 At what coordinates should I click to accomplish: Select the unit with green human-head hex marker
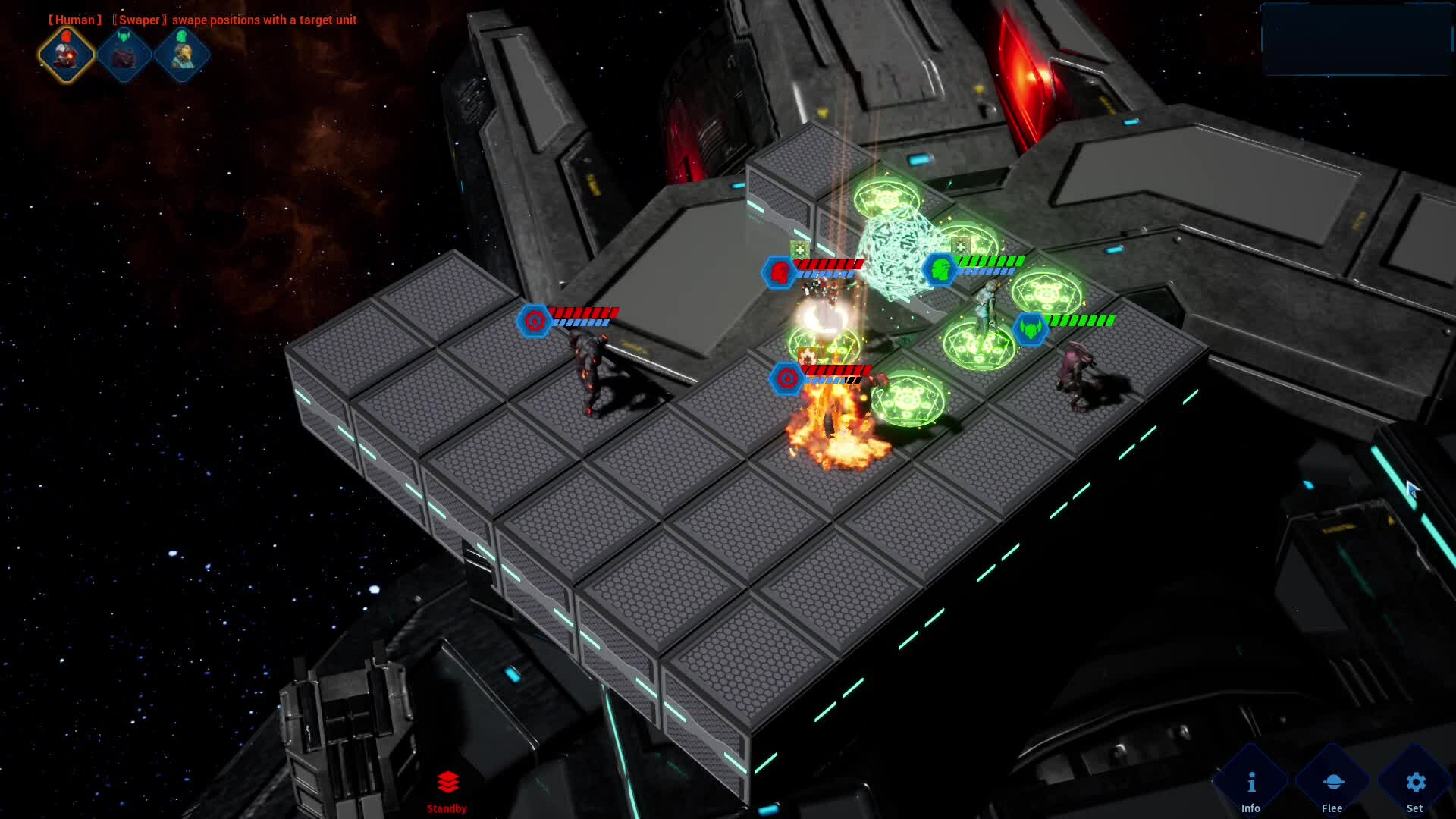940,269
